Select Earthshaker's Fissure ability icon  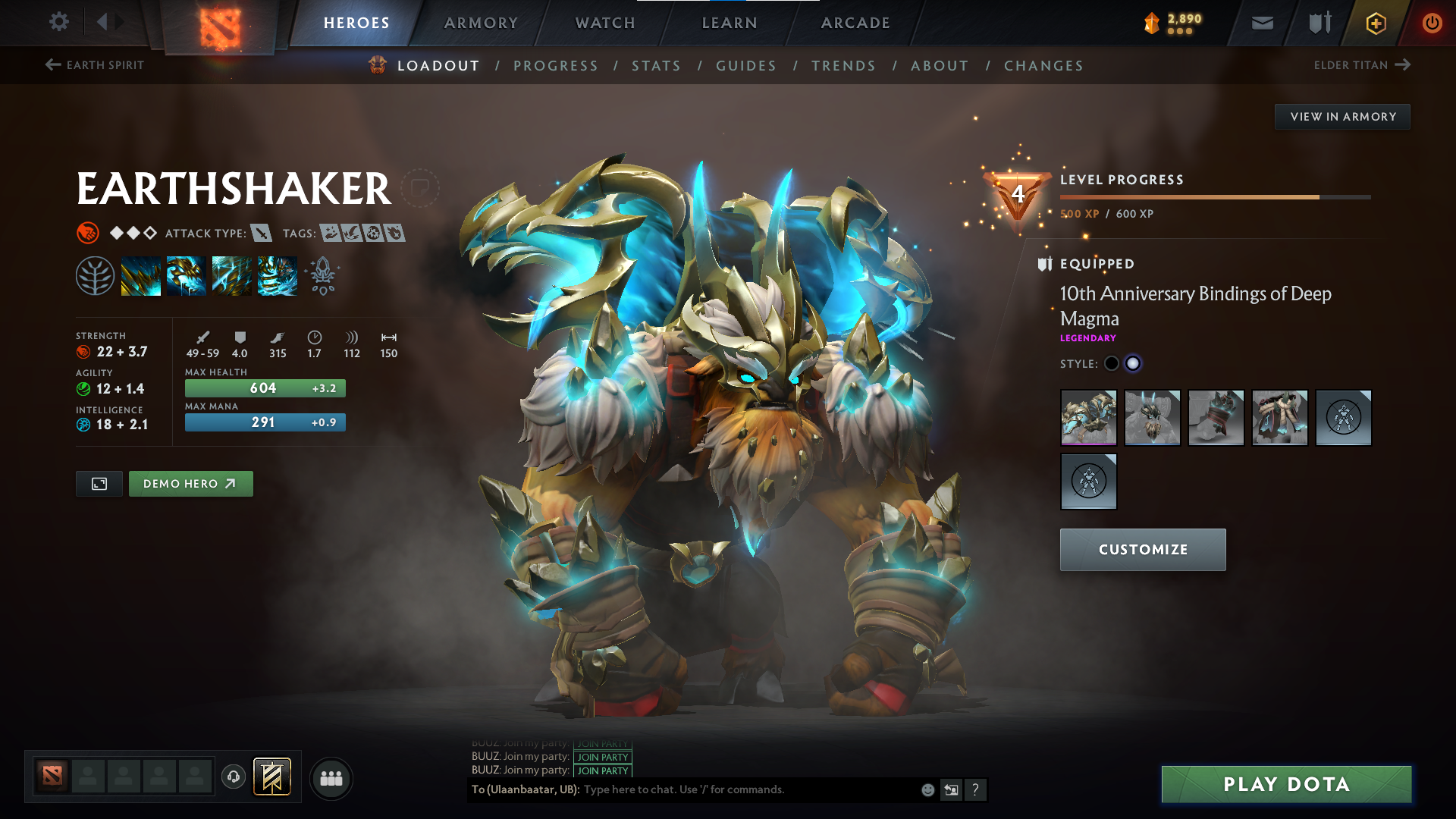click(140, 276)
